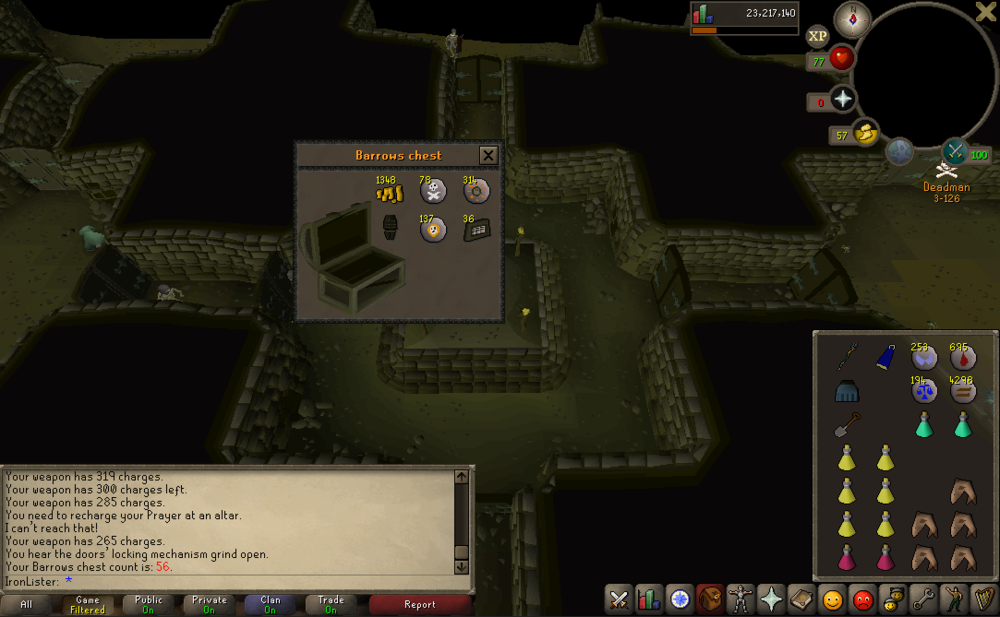The image size is (1000, 617).
Task: Select the blue cape in inventory
Action: pos(886,357)
